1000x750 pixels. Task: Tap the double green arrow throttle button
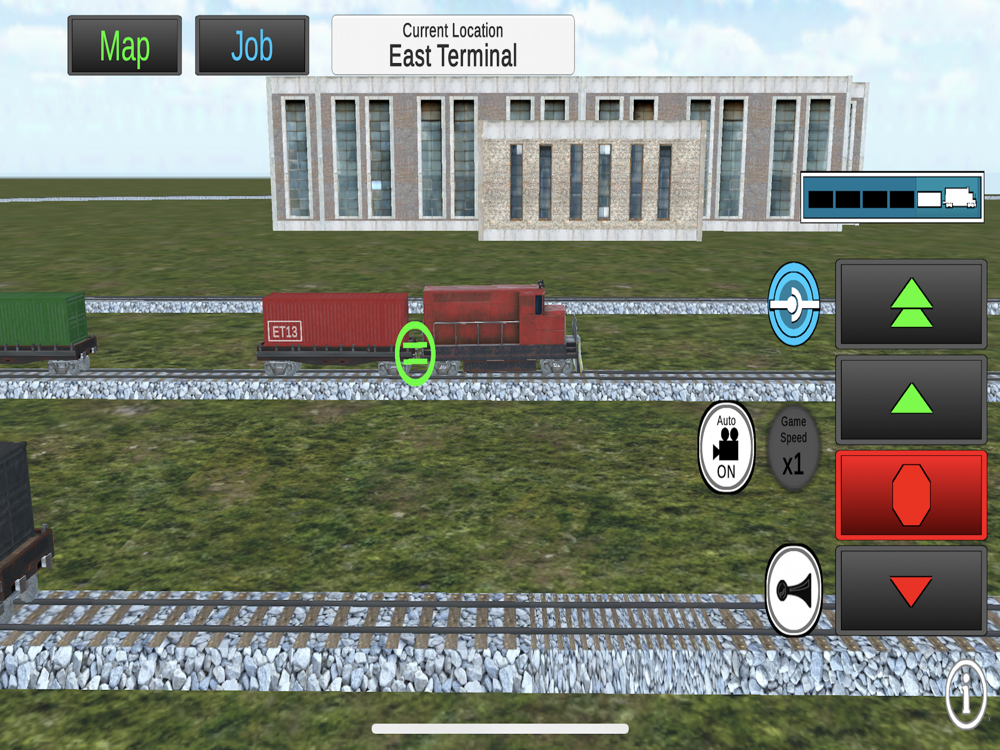911,304
